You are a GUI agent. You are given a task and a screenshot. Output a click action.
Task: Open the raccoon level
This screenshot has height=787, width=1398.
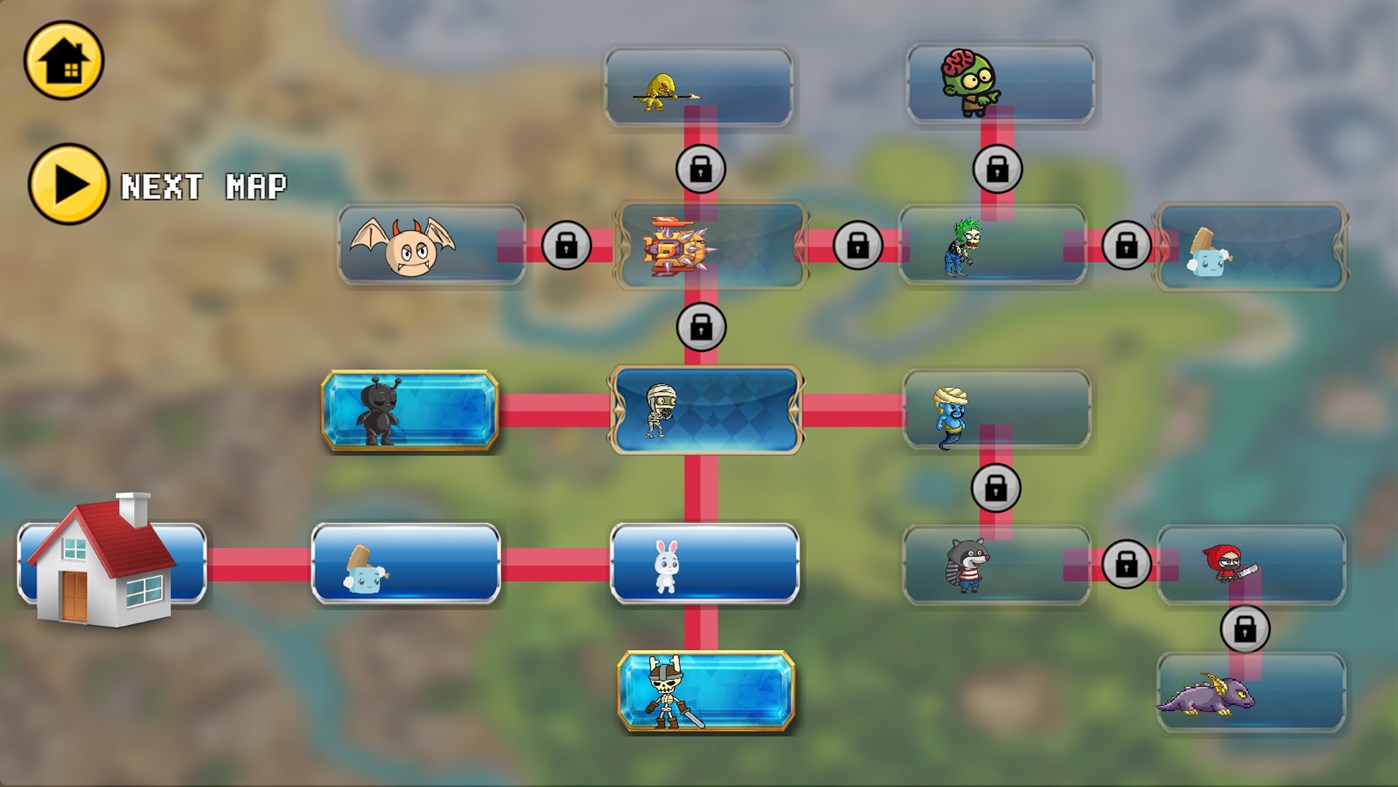coord(995,563)
